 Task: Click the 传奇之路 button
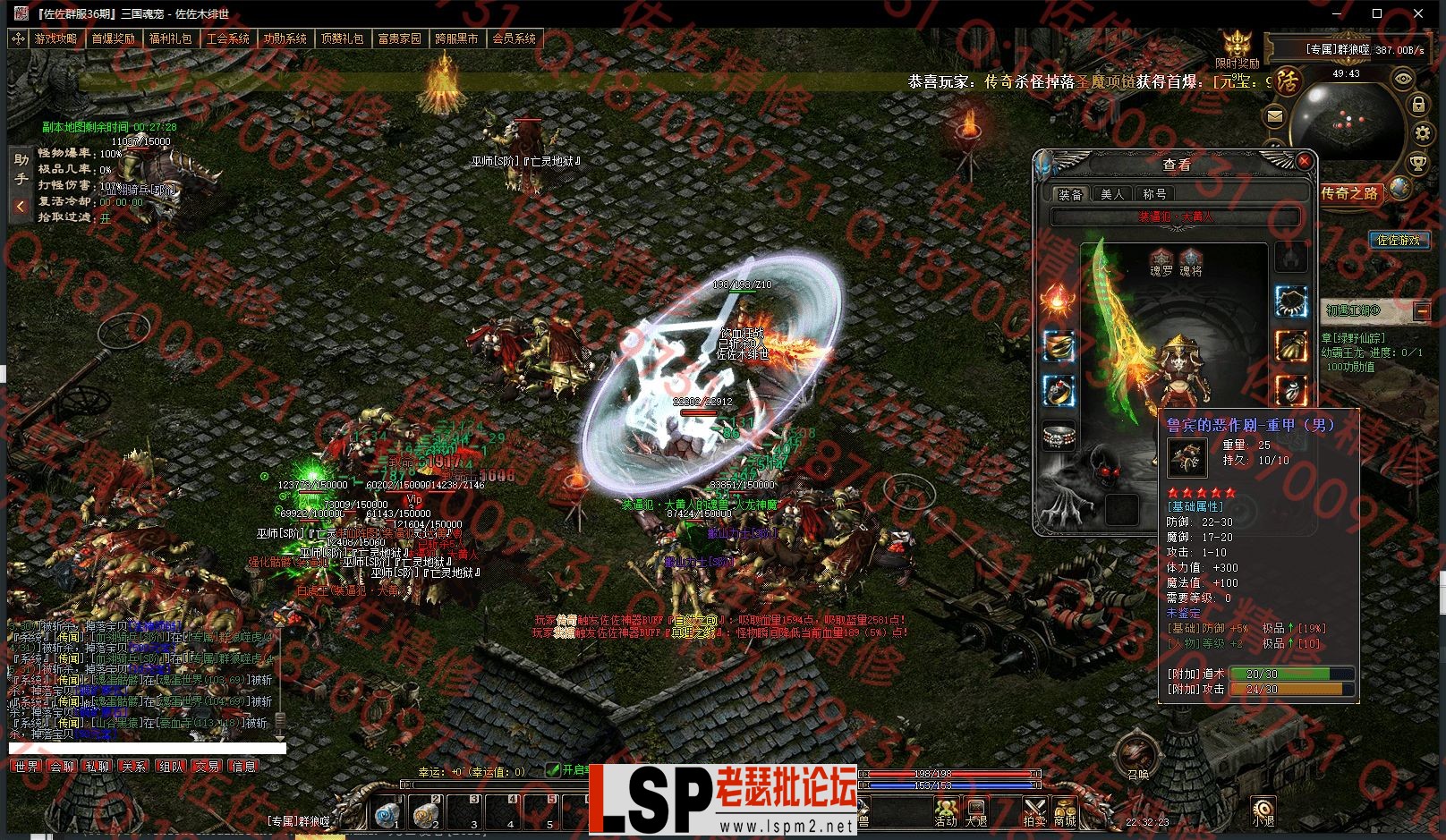click(1350, 193)
